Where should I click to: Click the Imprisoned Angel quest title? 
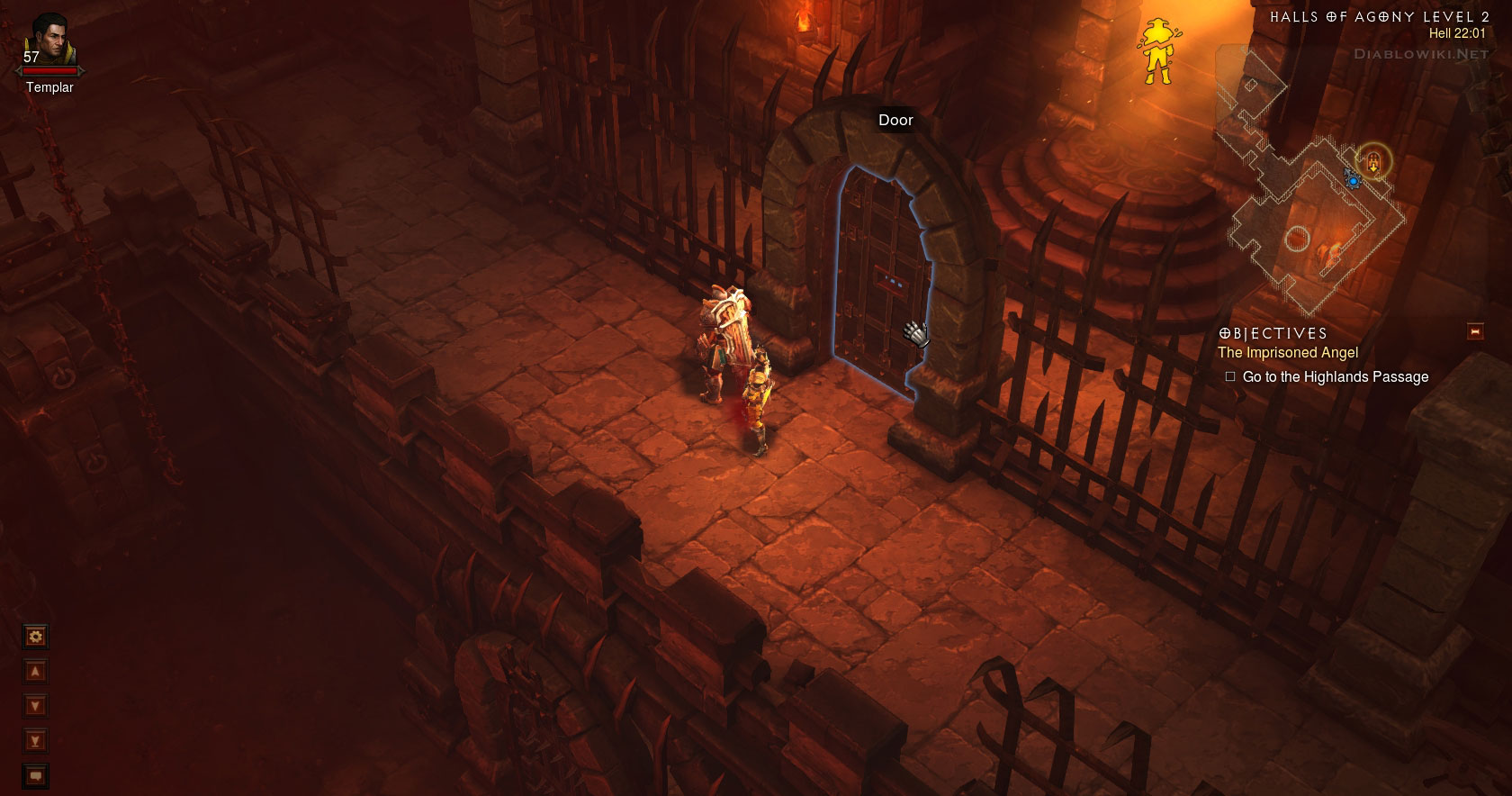1288,353
